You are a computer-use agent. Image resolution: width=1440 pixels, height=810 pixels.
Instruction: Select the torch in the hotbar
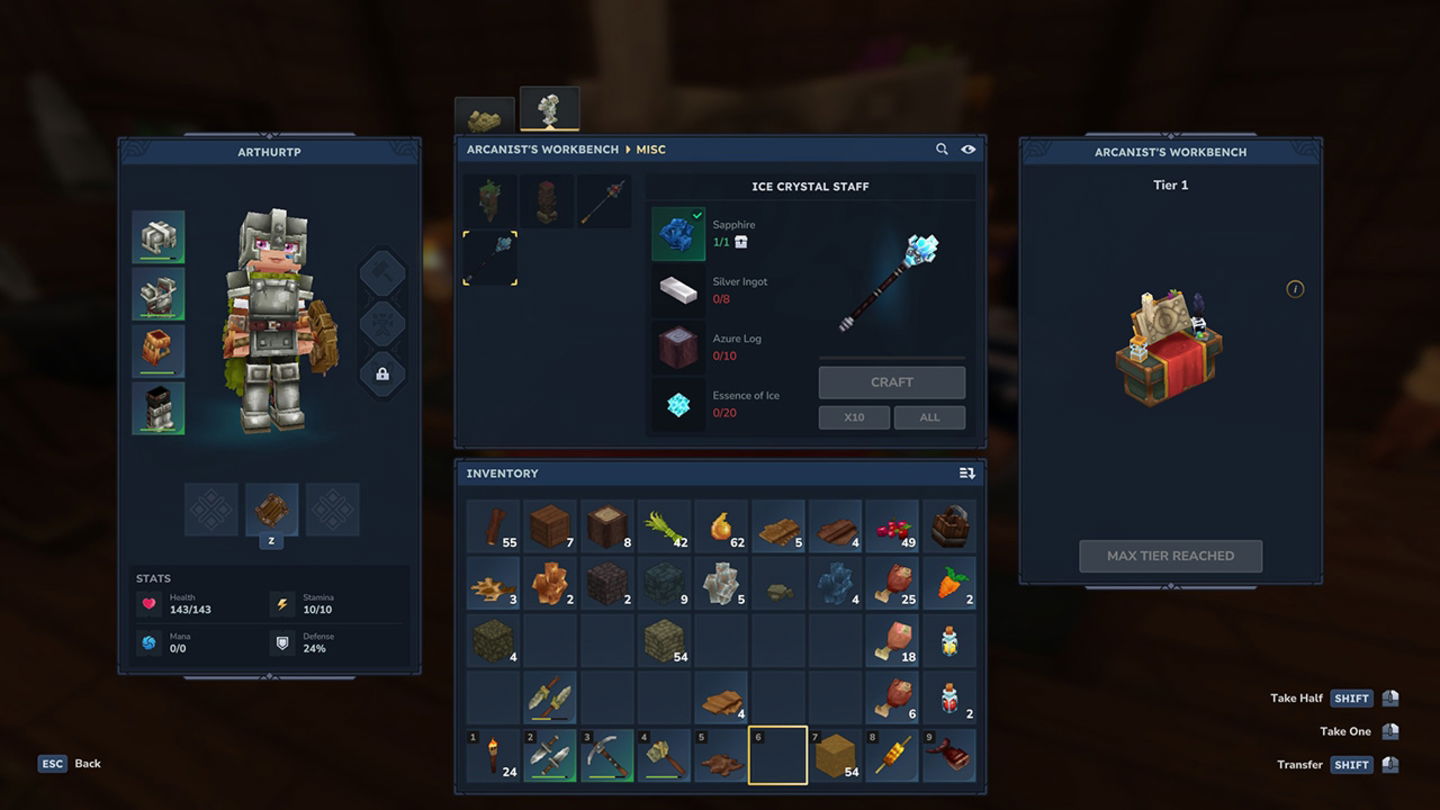[493, 756]
